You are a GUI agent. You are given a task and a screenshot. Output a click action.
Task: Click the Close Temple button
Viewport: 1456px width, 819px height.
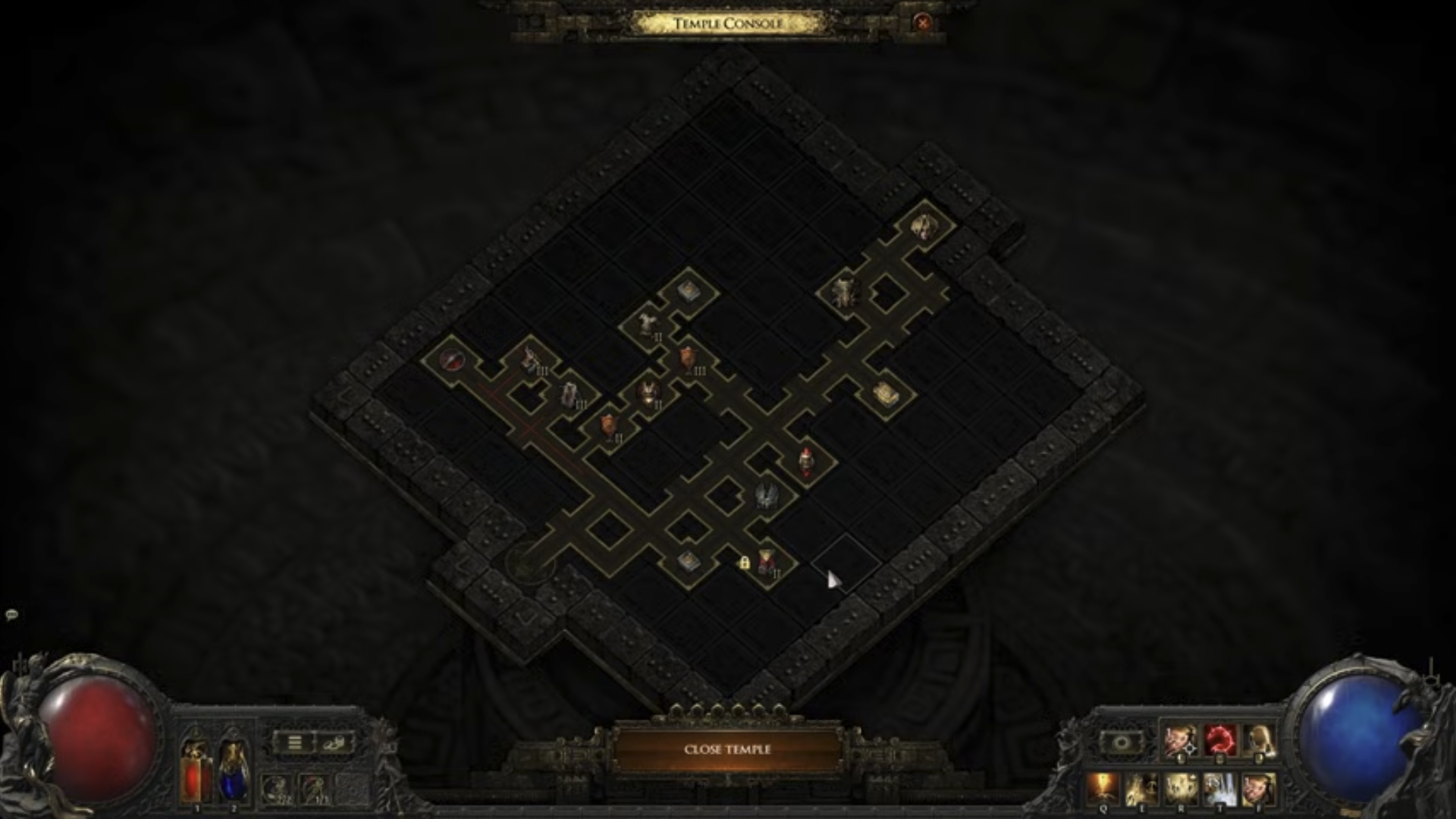pyautogui.click(x=727, y=749)
